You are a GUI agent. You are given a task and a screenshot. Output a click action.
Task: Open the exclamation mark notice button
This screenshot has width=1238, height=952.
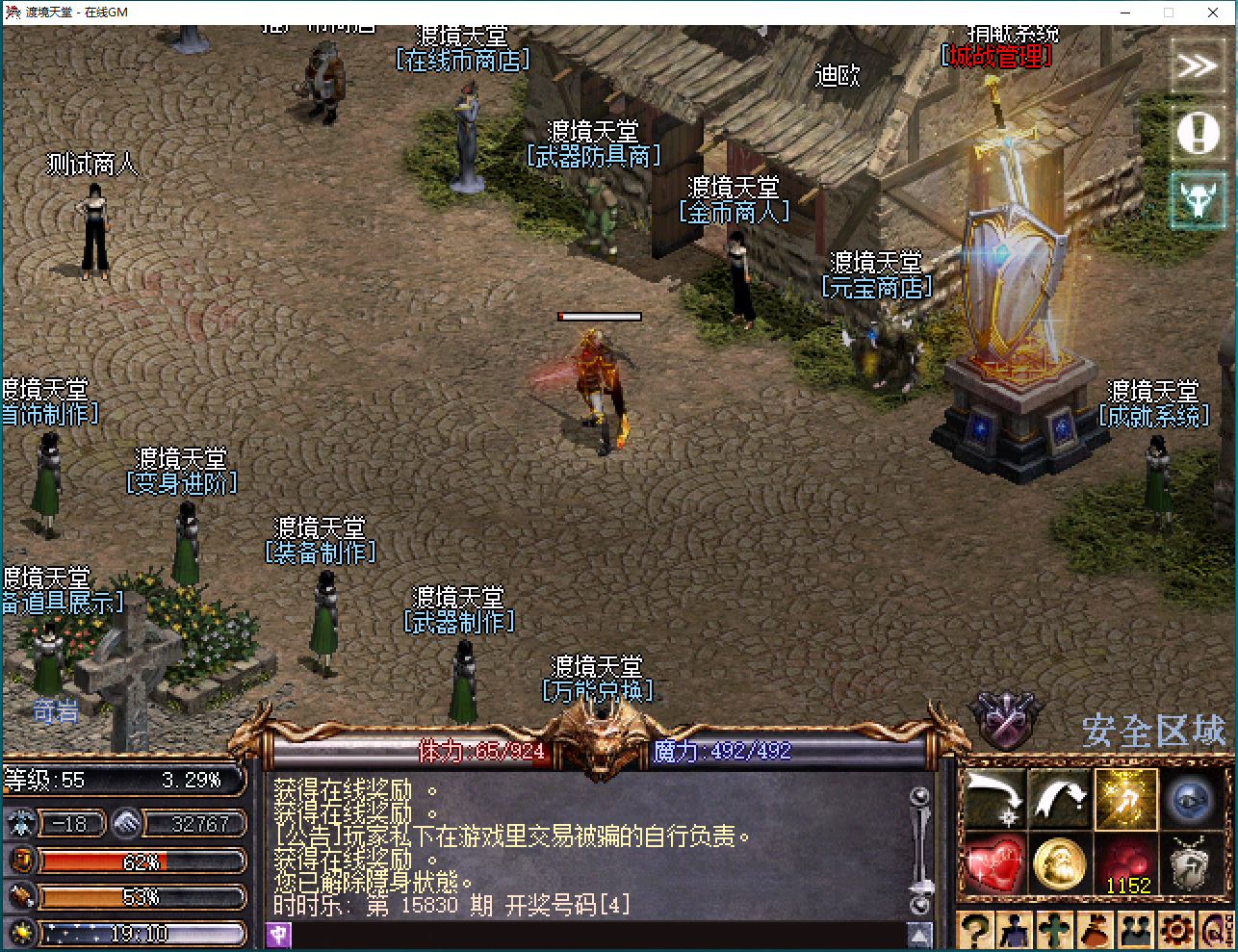coord(1197,133)
